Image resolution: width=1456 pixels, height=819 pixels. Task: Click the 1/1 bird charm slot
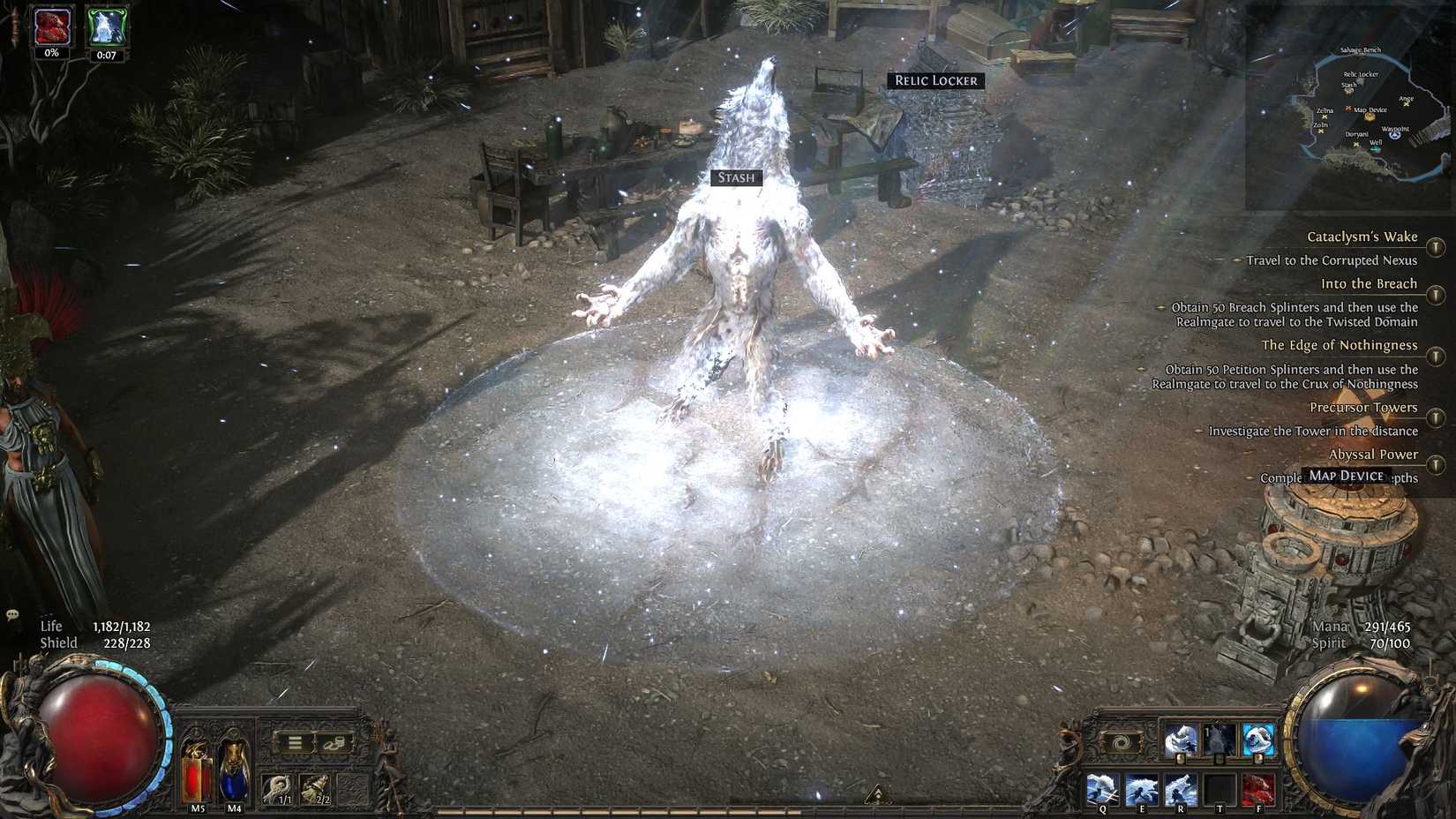pos(279,790)
